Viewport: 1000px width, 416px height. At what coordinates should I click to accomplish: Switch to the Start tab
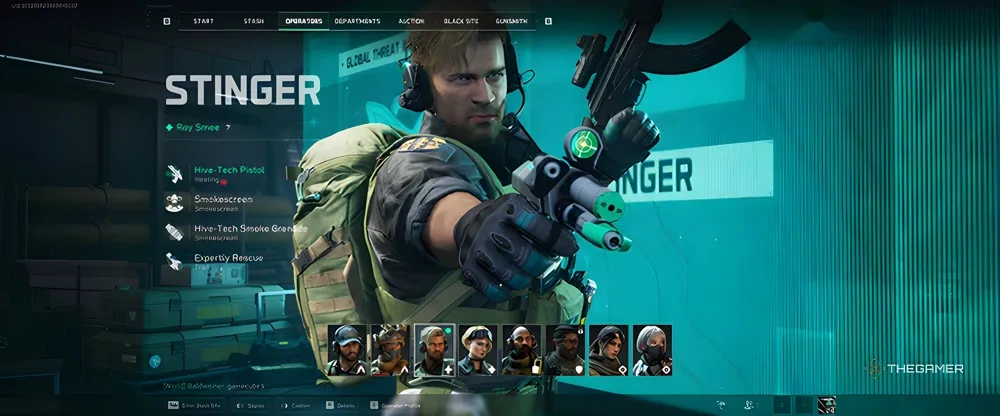tap(203, 20)
